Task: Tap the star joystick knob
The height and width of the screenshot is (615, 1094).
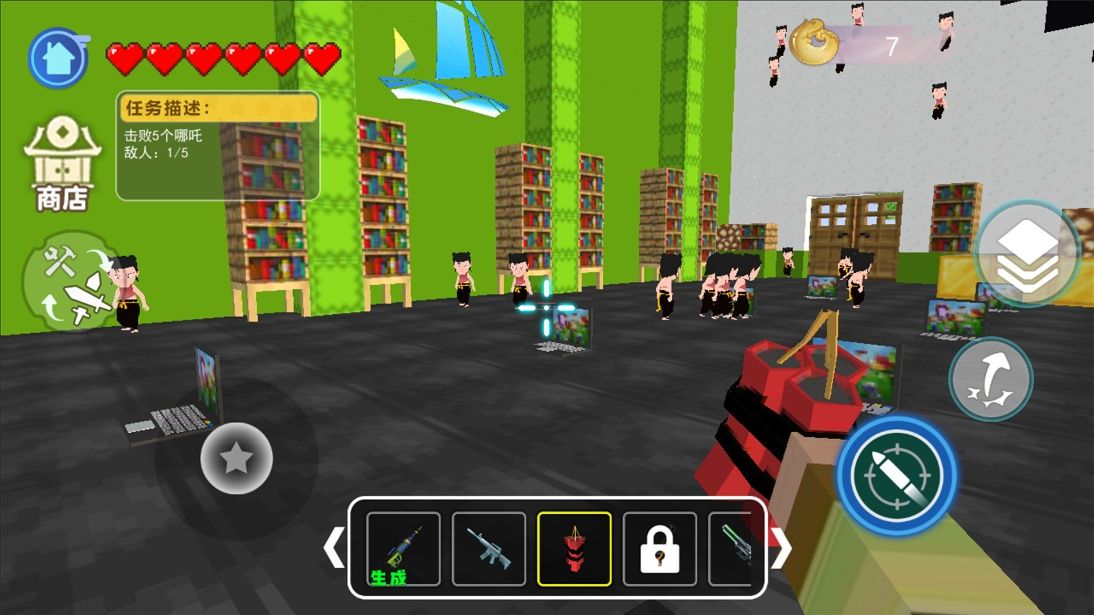Action: coord(237,459)
